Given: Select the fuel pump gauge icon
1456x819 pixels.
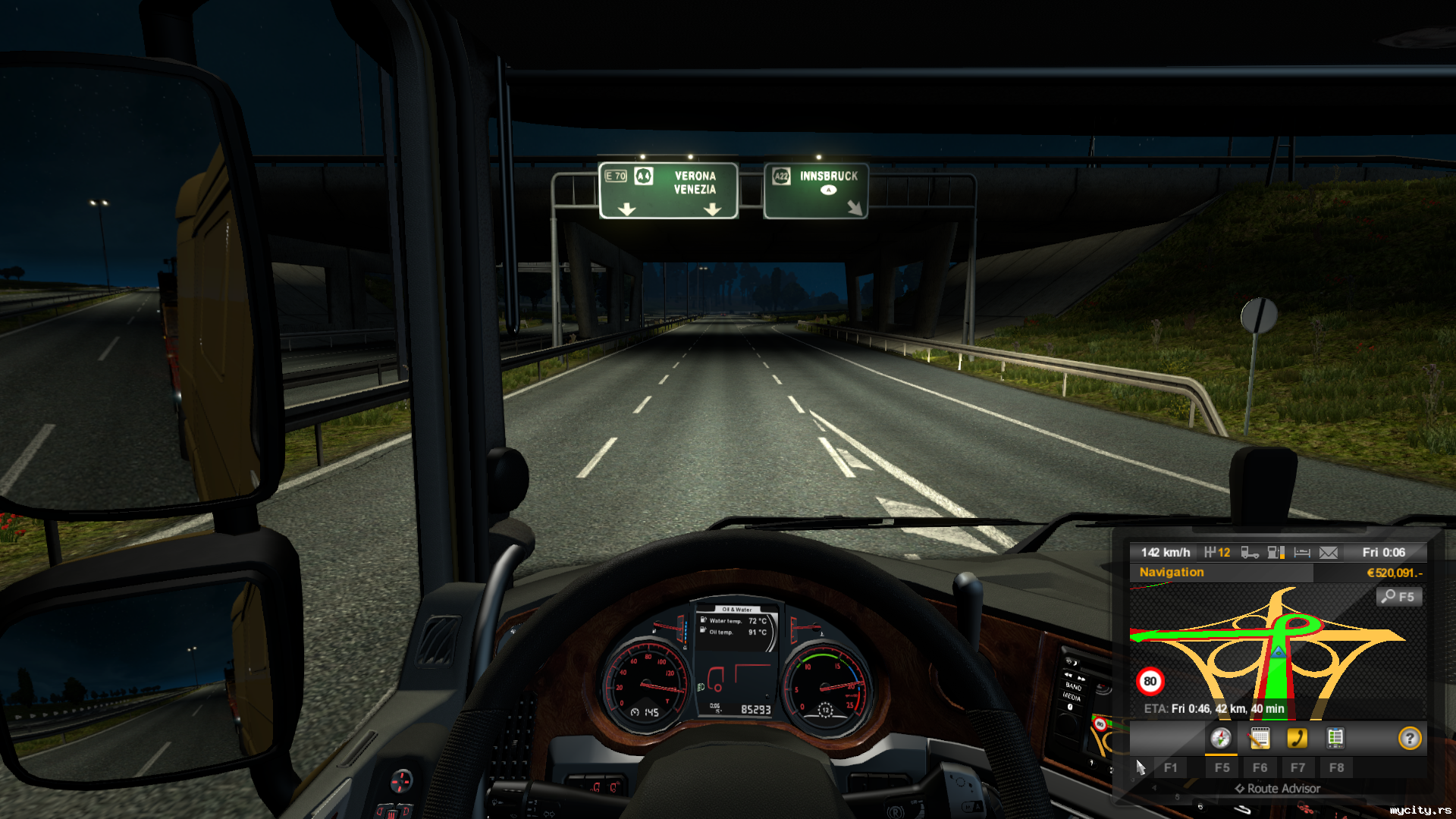Looking at the screenshot, I should point(1276,553).
